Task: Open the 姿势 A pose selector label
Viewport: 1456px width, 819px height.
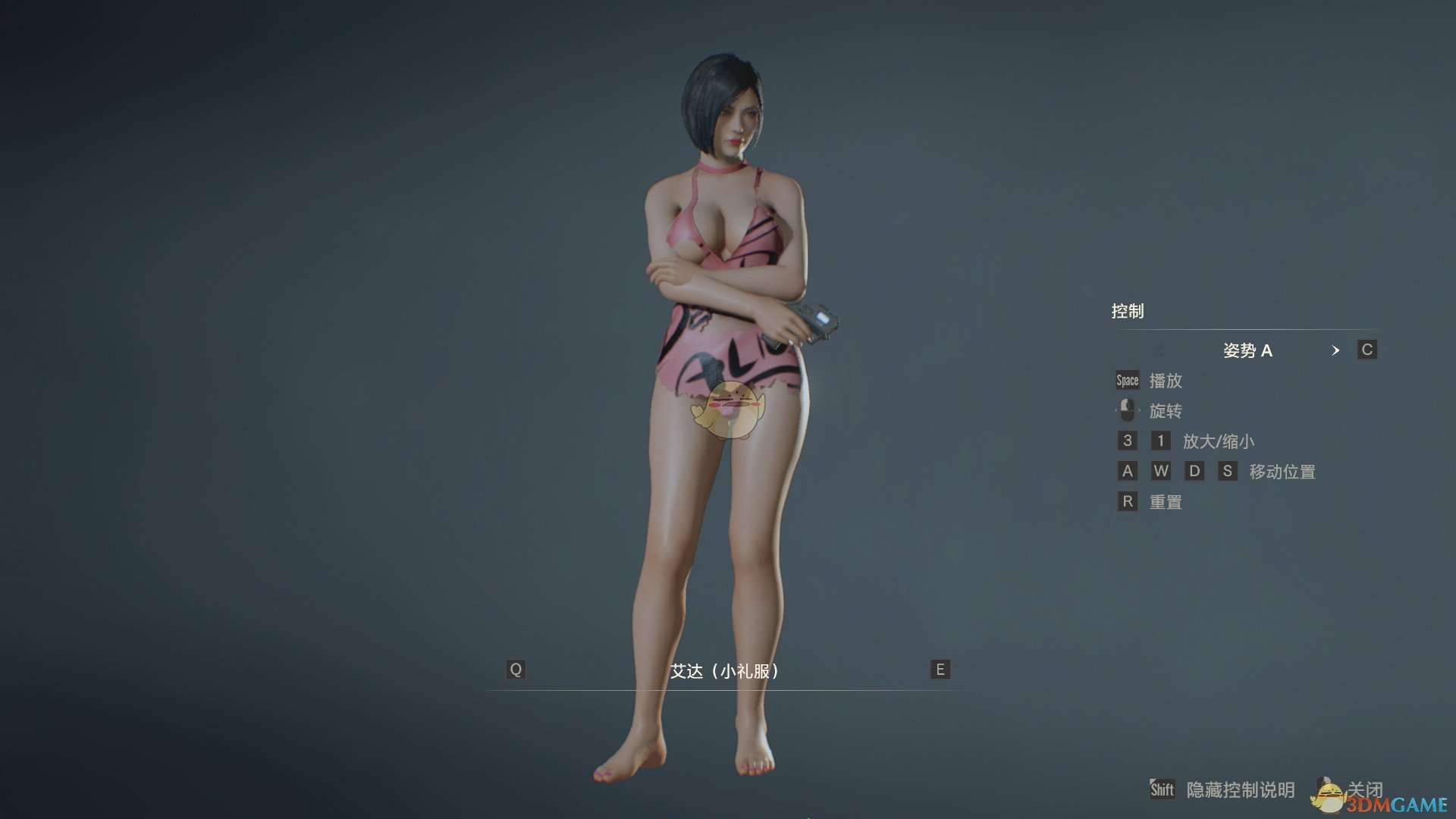Action: click(1249, 350)
